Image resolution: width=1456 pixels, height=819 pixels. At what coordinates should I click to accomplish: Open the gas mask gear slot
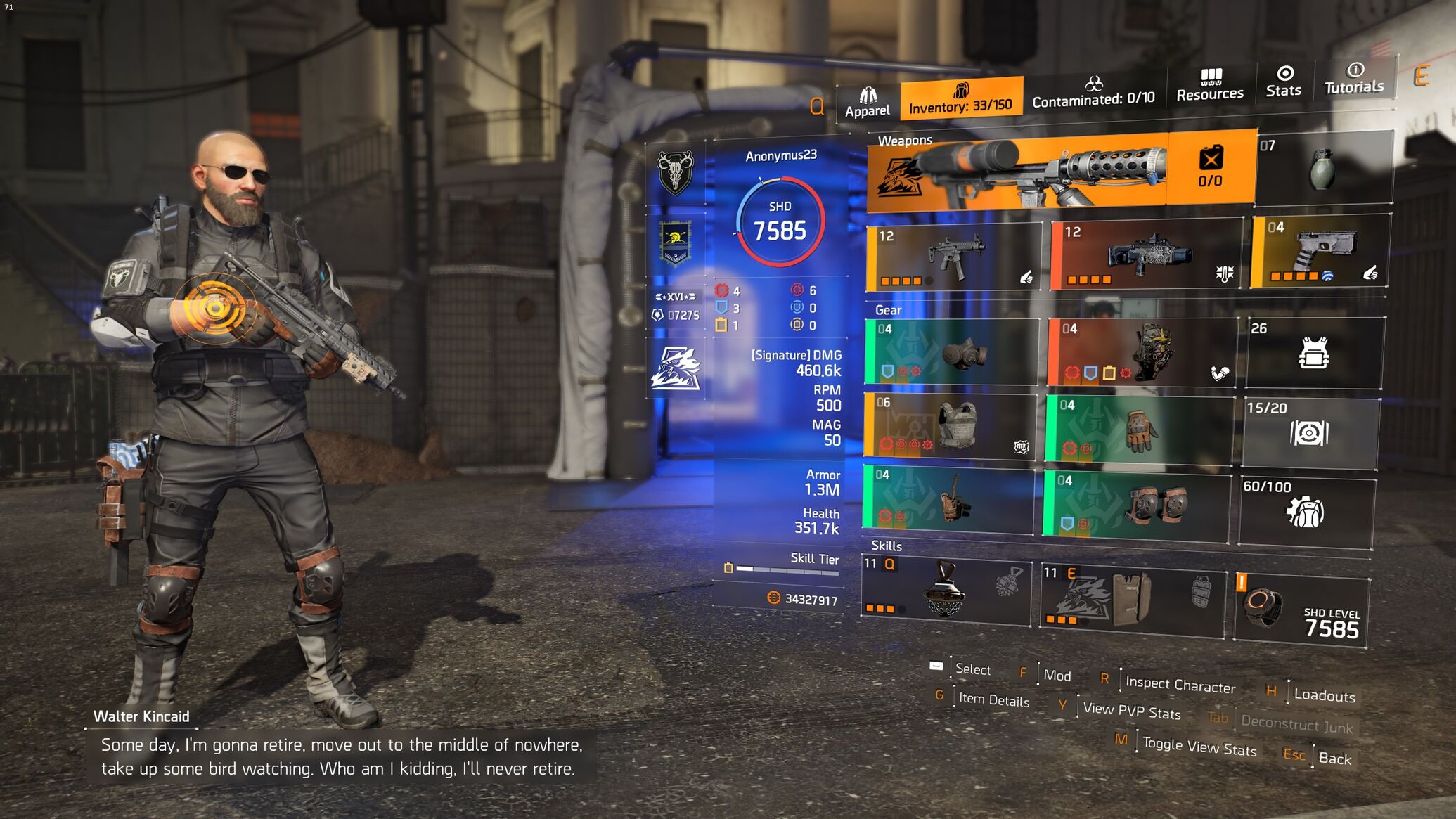(x=951, y=352)
